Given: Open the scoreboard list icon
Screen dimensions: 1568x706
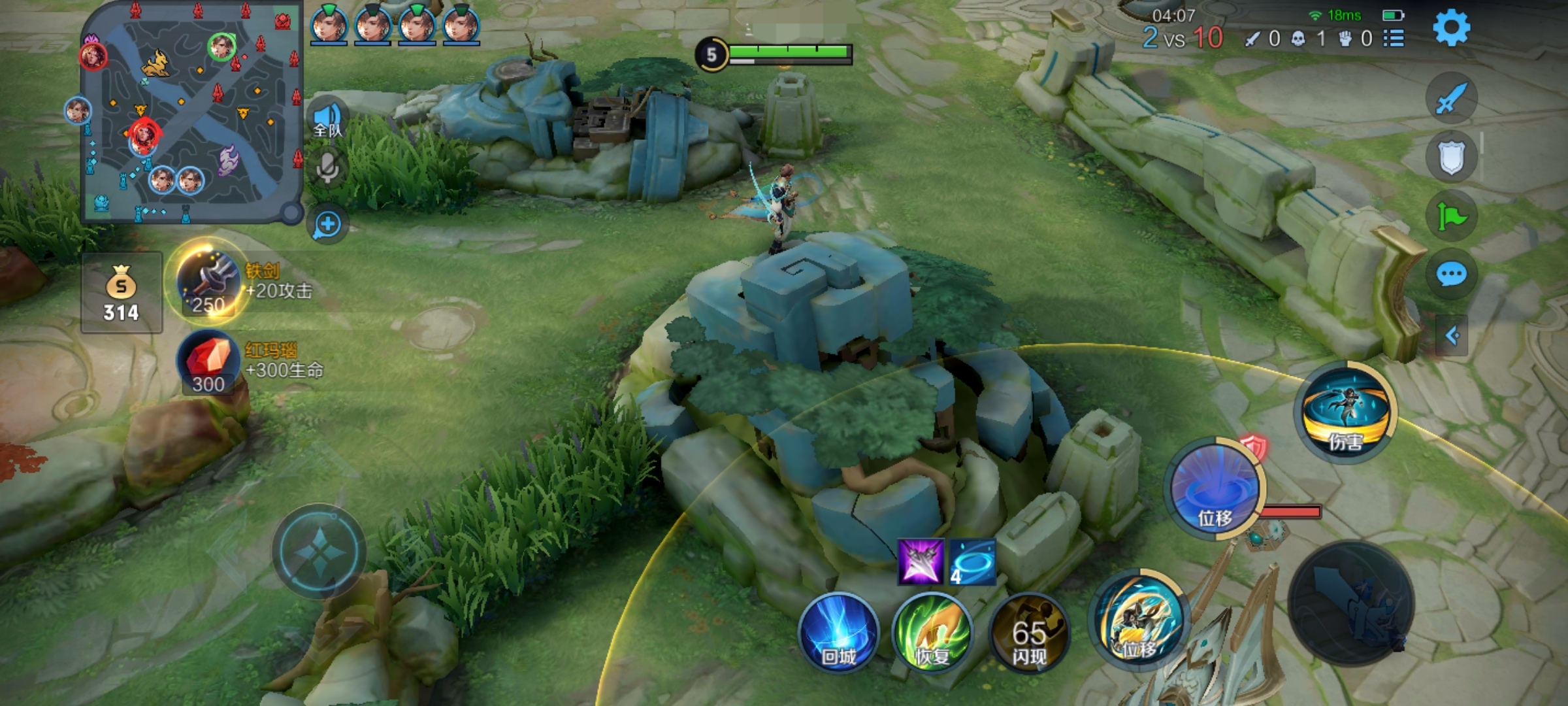Looking at the screenshot, I should tap(1394, 39).
